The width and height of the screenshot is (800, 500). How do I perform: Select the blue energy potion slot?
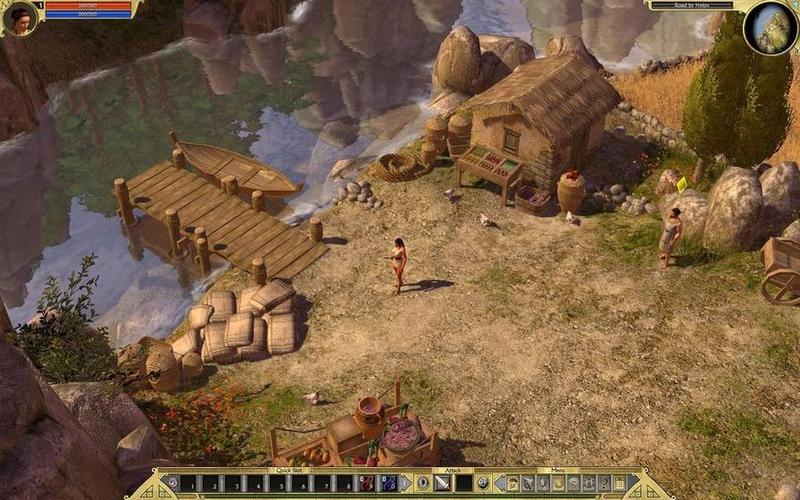(x=388, y=484)
